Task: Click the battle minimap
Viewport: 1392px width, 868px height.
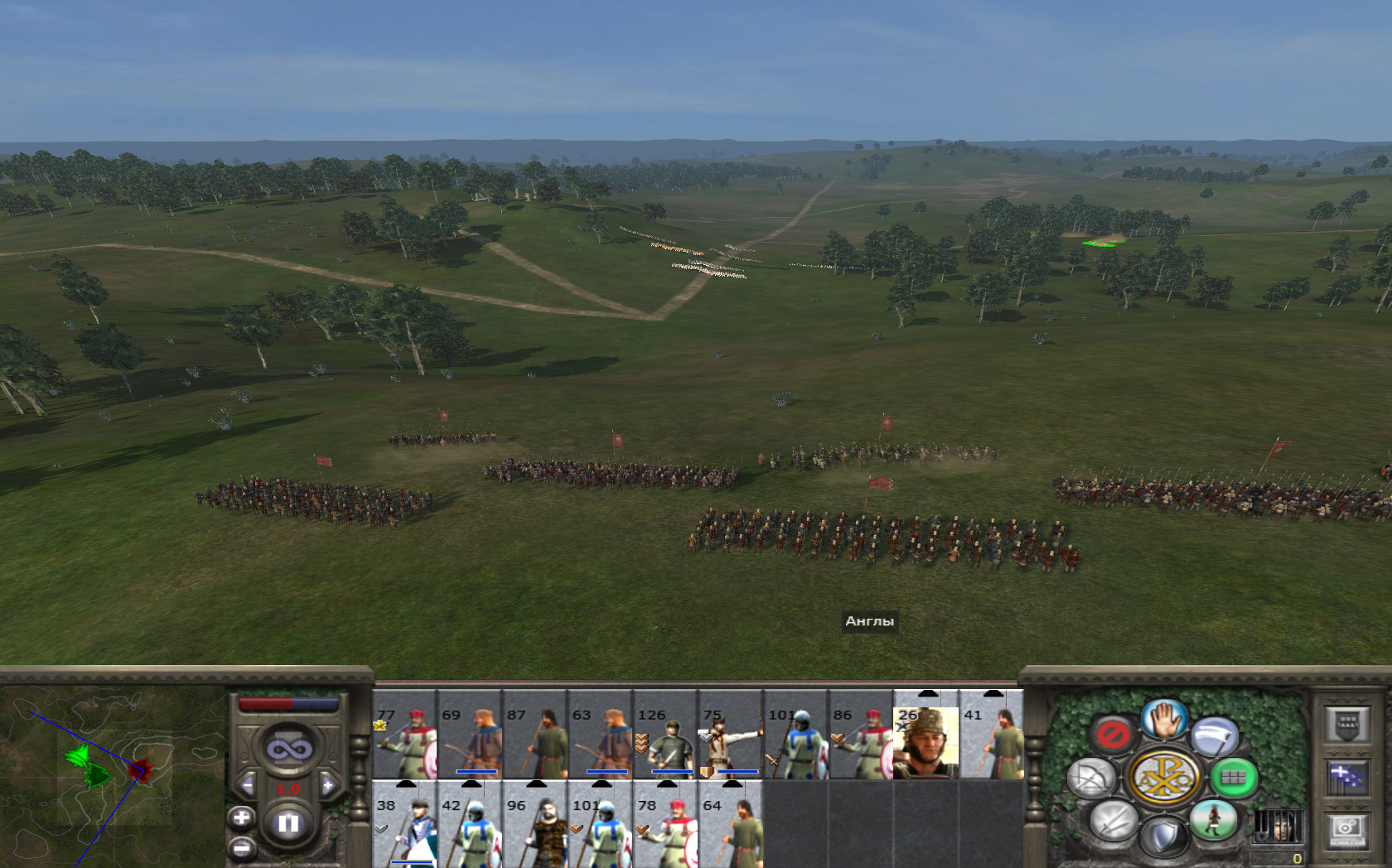Action: [112, 774]
